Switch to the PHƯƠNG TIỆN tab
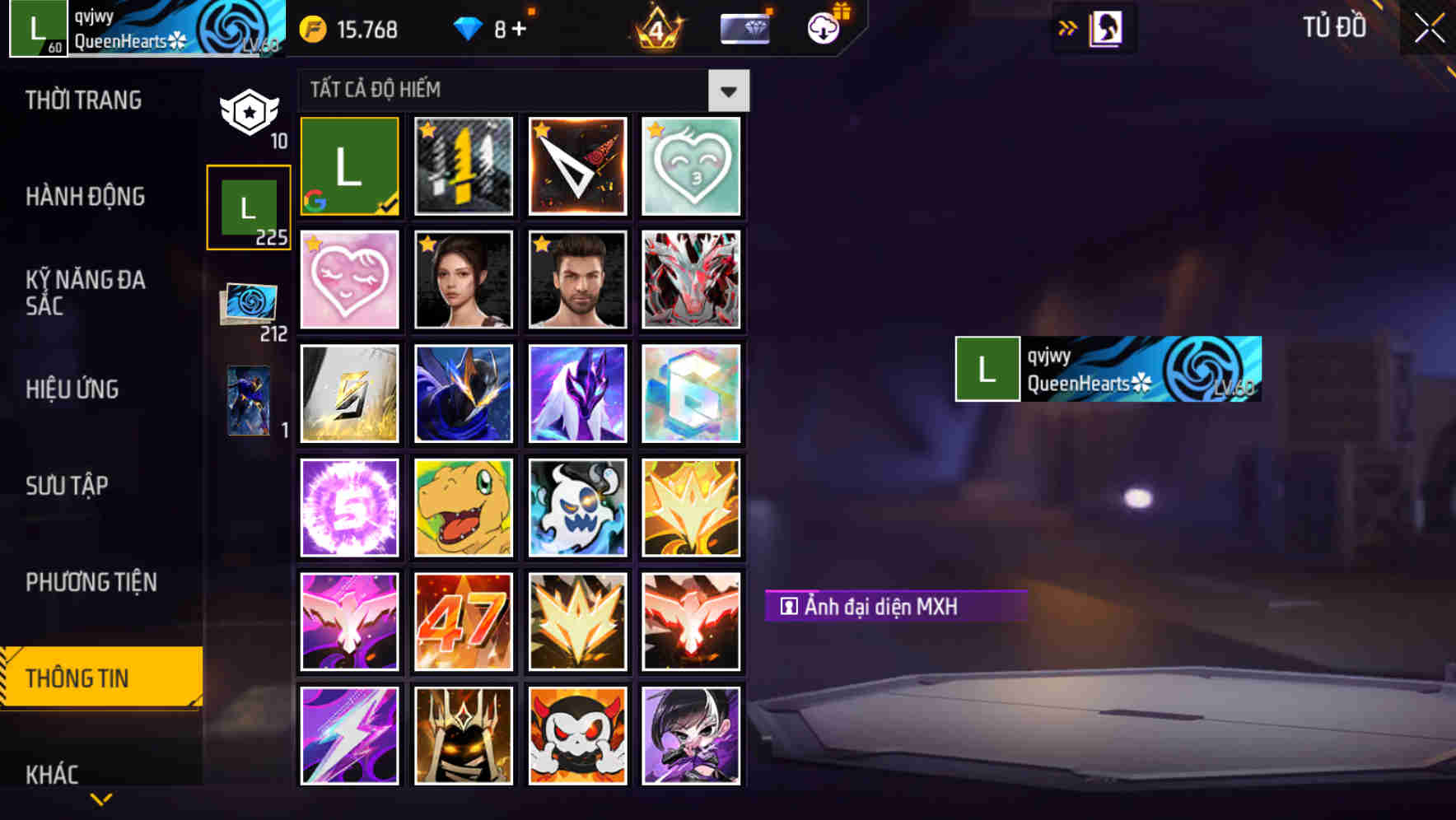The width and height of the screenshot is (1456, 820). [91, 582]
